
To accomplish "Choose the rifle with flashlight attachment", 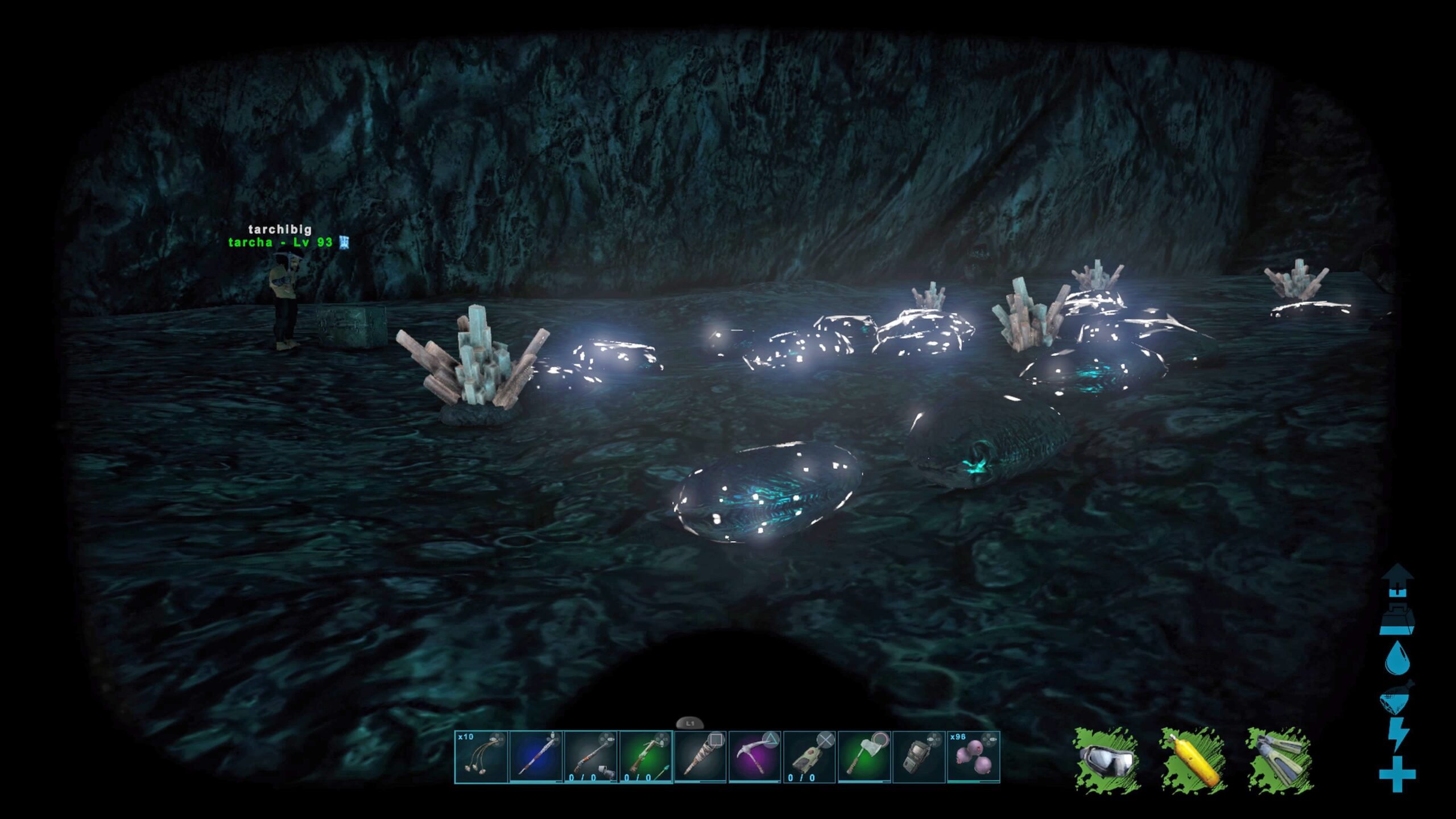I will [590, 757].
